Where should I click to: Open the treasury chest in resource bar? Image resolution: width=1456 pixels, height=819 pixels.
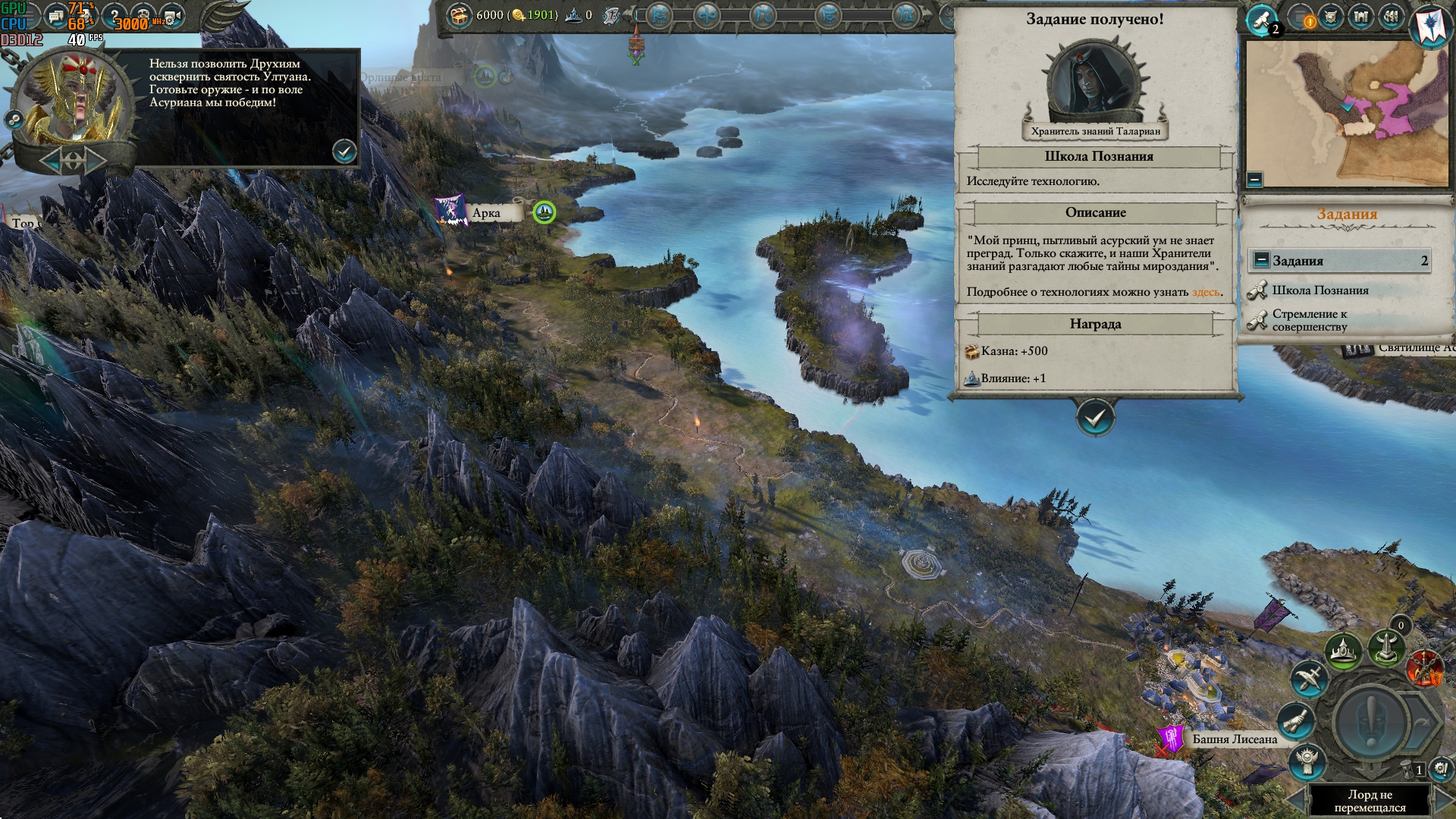tap(457, 15)
